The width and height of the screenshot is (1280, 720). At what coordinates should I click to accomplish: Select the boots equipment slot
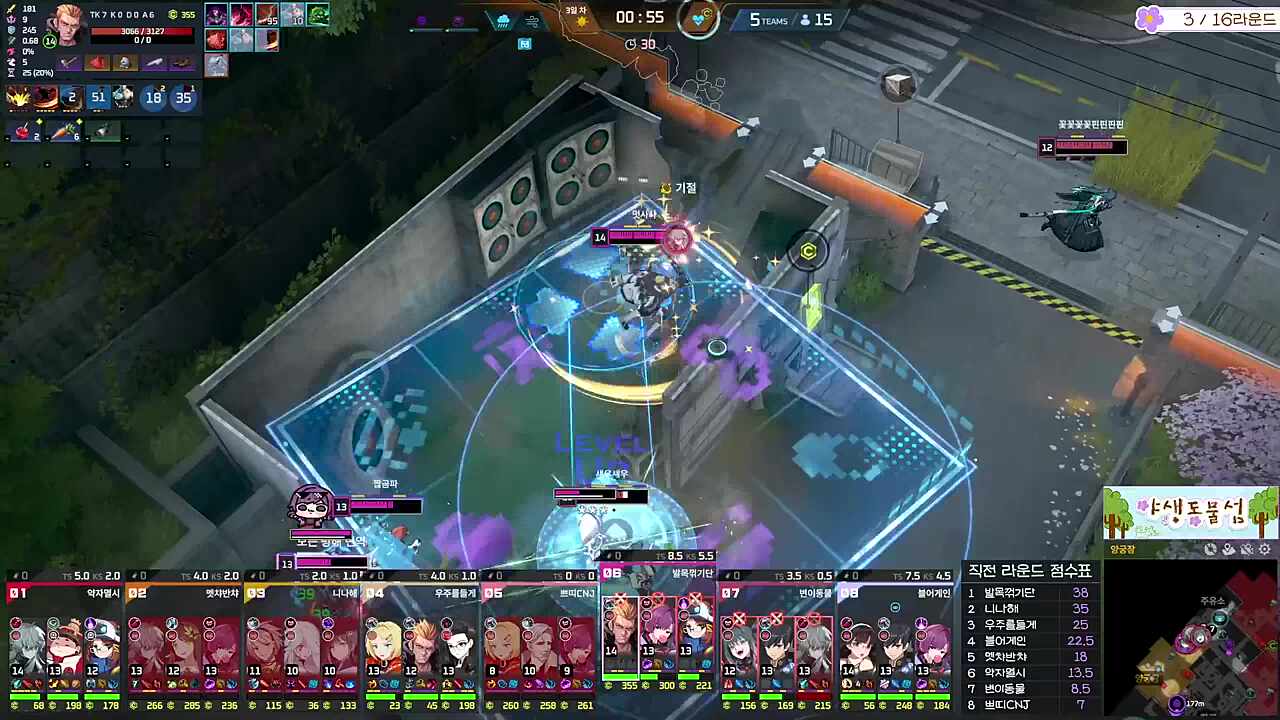click(x=182, y=63)
